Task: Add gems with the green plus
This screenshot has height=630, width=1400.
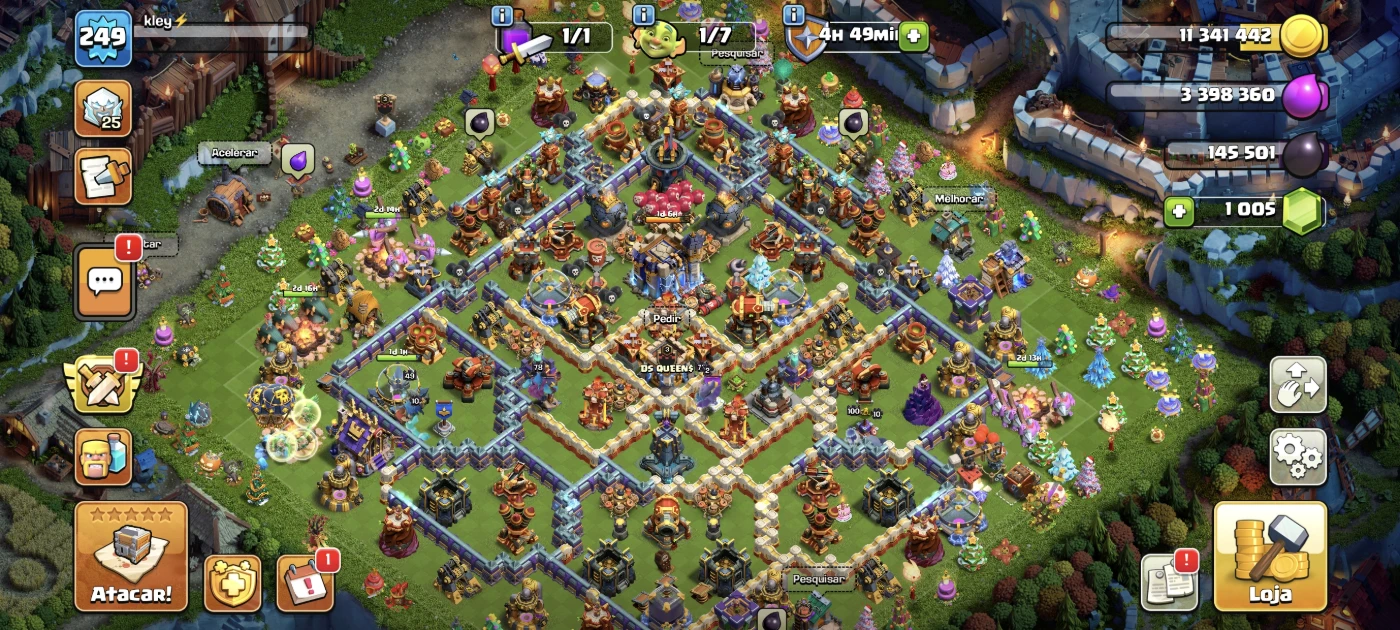Action: click(1179, 212)
